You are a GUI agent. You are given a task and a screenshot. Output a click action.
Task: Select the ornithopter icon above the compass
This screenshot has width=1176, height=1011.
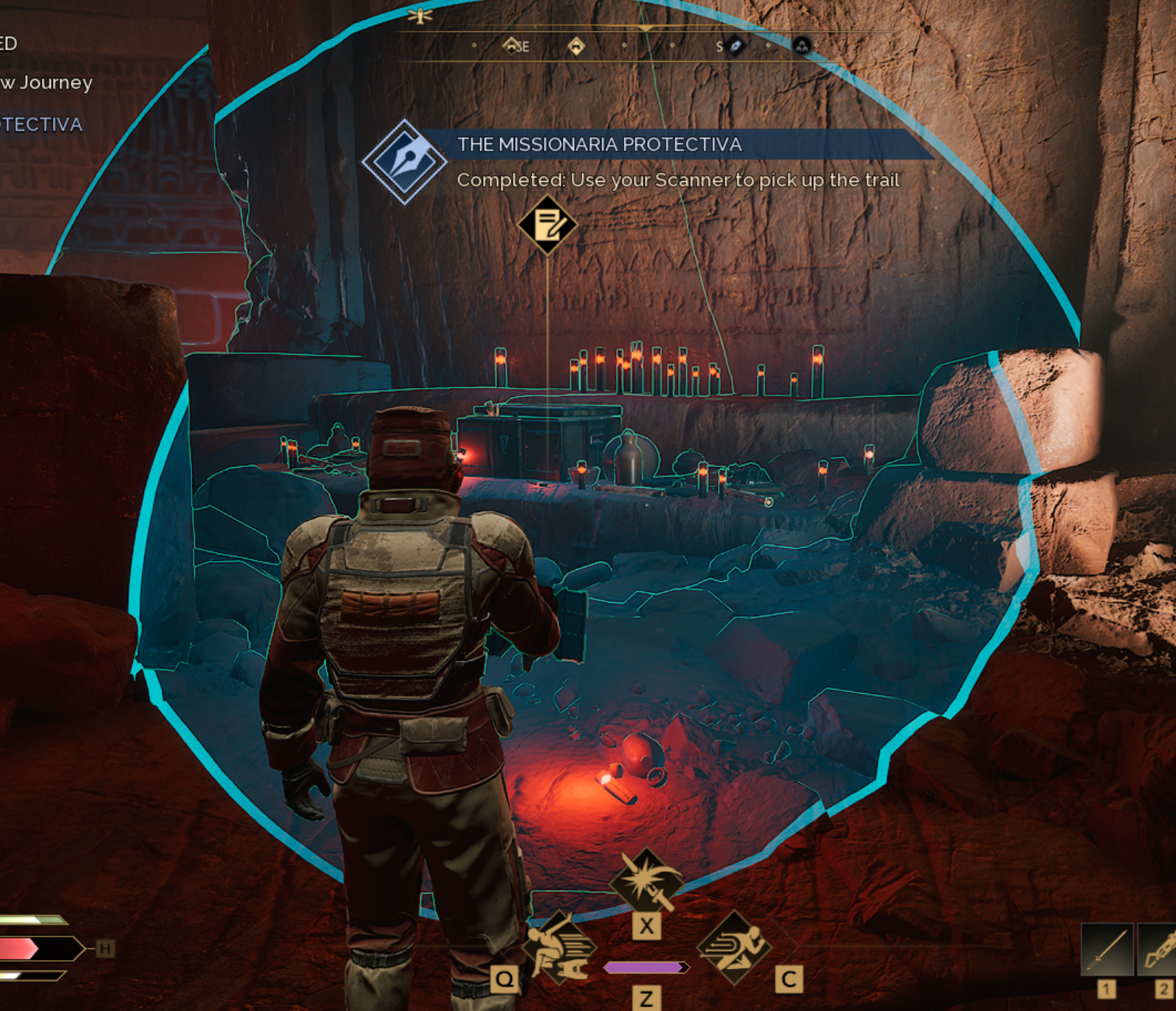pos(420,15)
